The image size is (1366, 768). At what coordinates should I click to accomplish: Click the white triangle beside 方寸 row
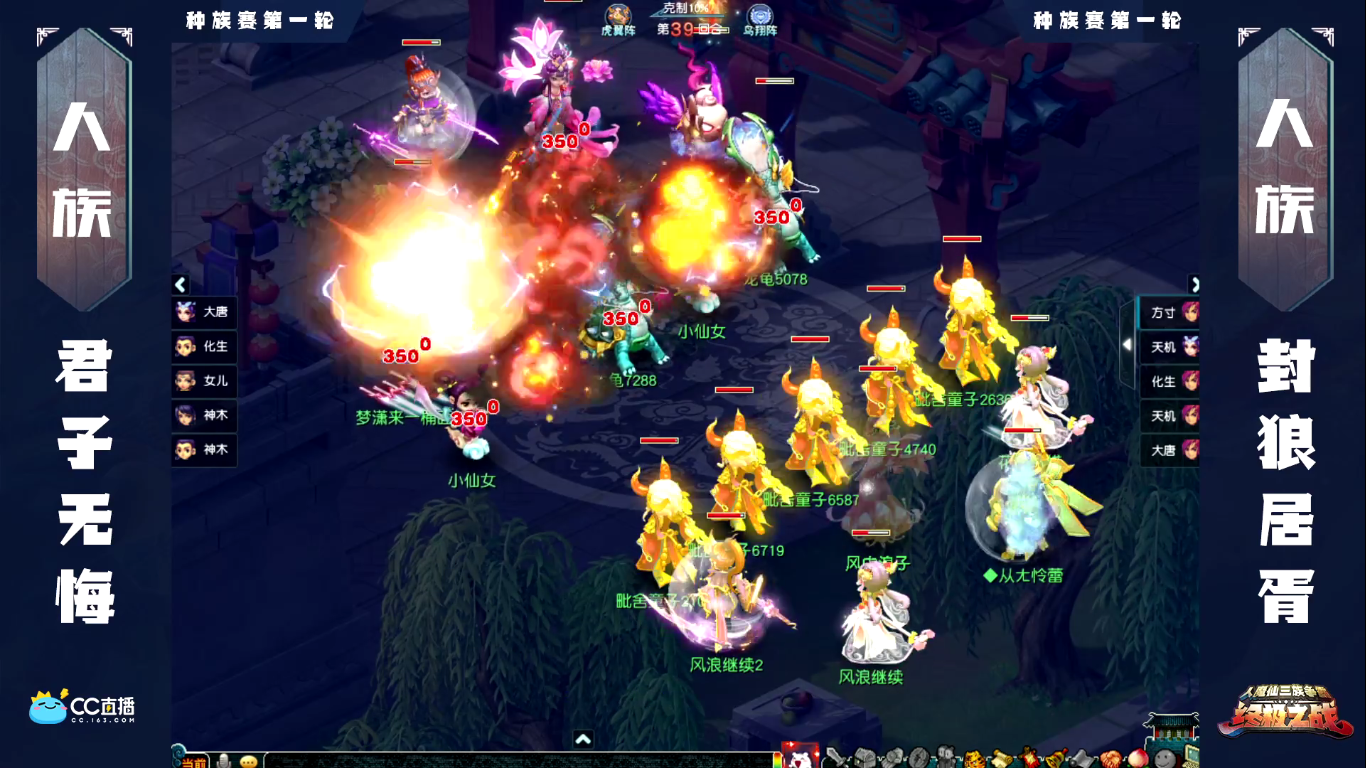[1128, 344]
